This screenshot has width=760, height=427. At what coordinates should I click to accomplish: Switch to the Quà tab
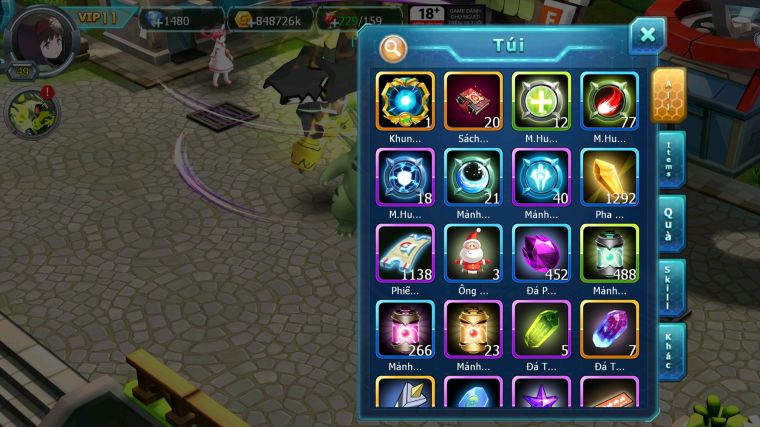671,222
